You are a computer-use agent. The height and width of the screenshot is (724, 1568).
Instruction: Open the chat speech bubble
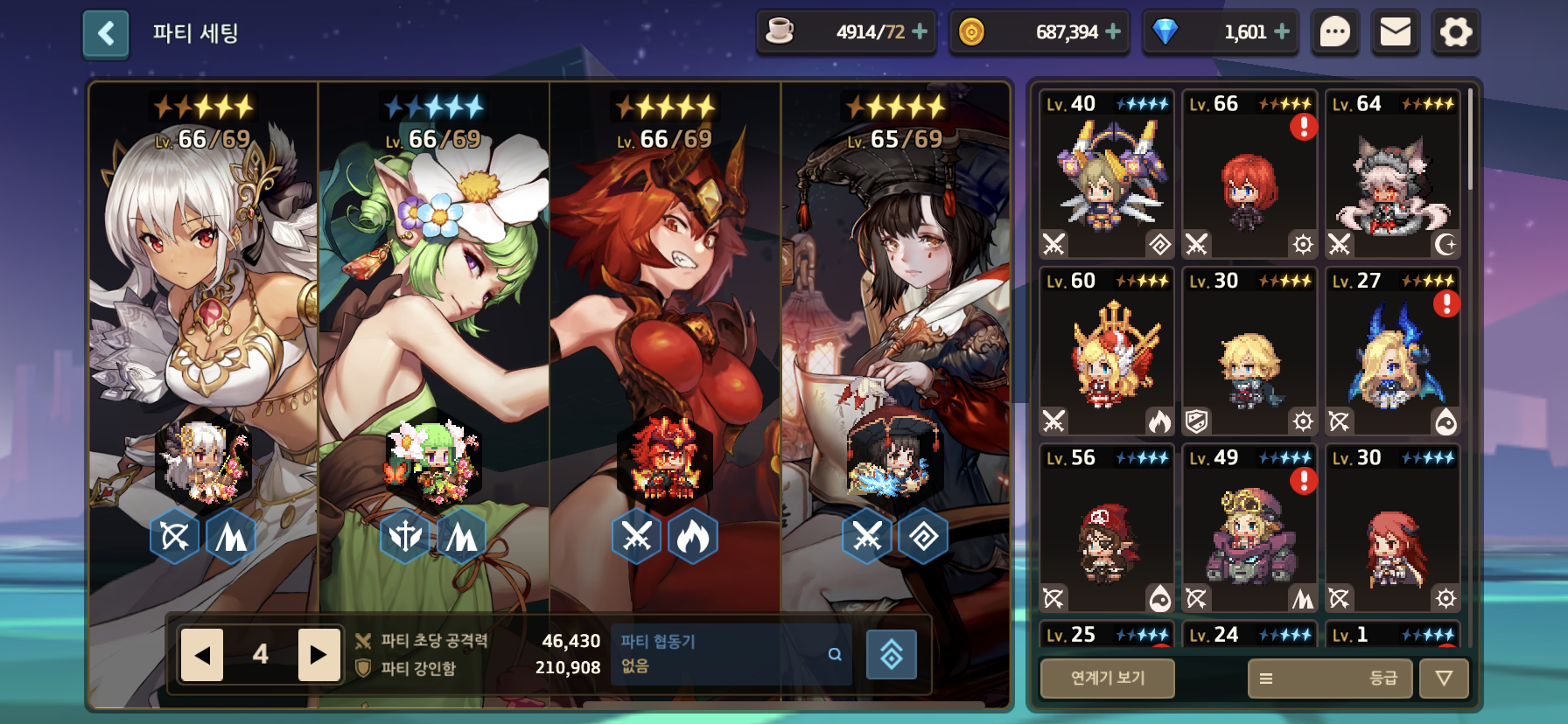(1334, 33)
